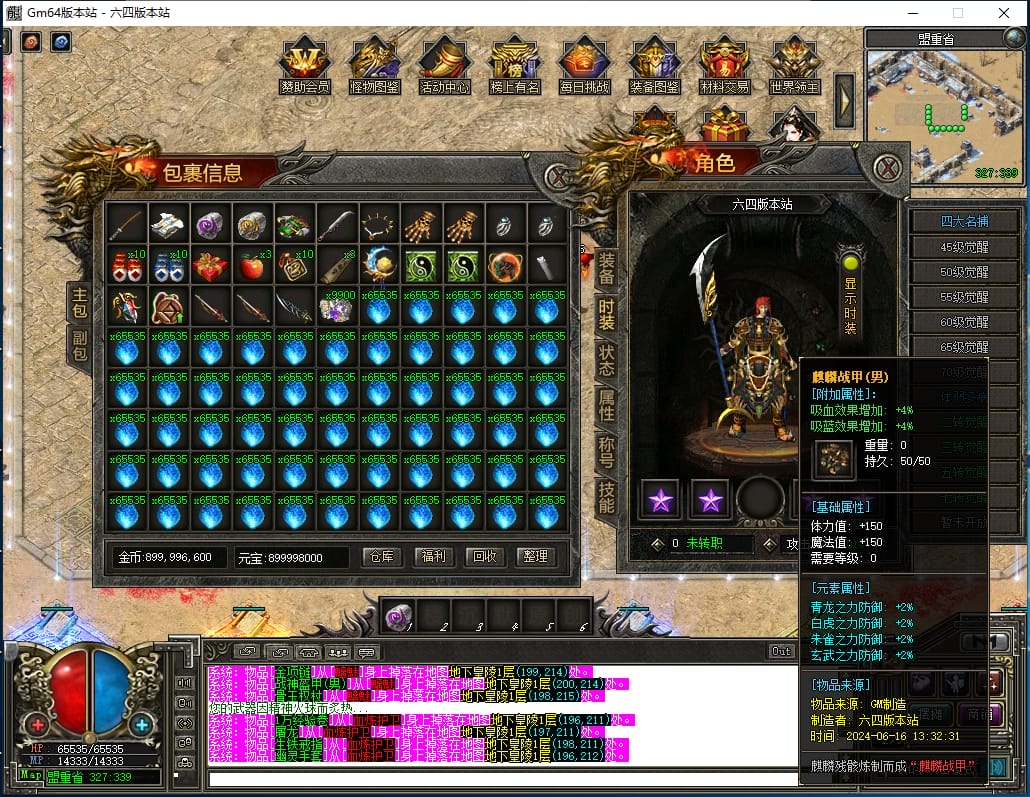Maximize the game window
This screenshot has height=797, width=1030.
[x=958, y=13]
